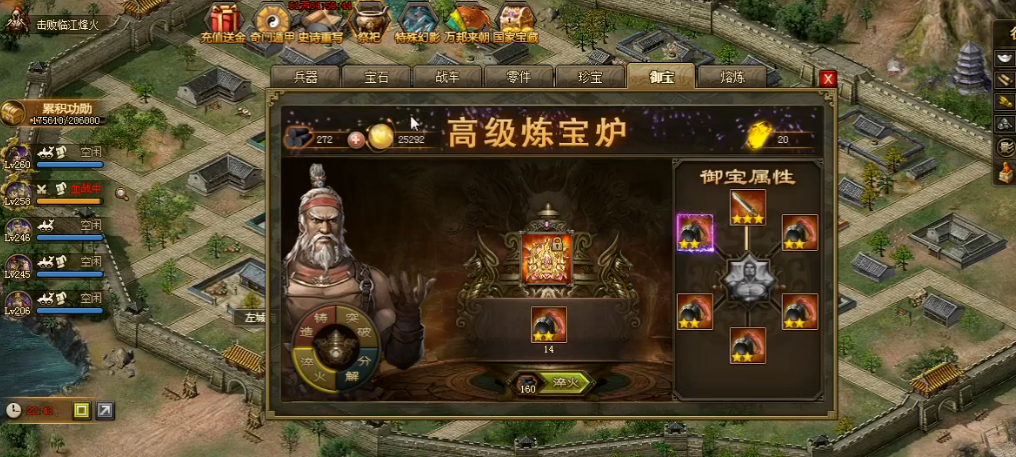Open the 祭祀 sacrifice event icon
The image size is (1016, 457).
[369, 22]
